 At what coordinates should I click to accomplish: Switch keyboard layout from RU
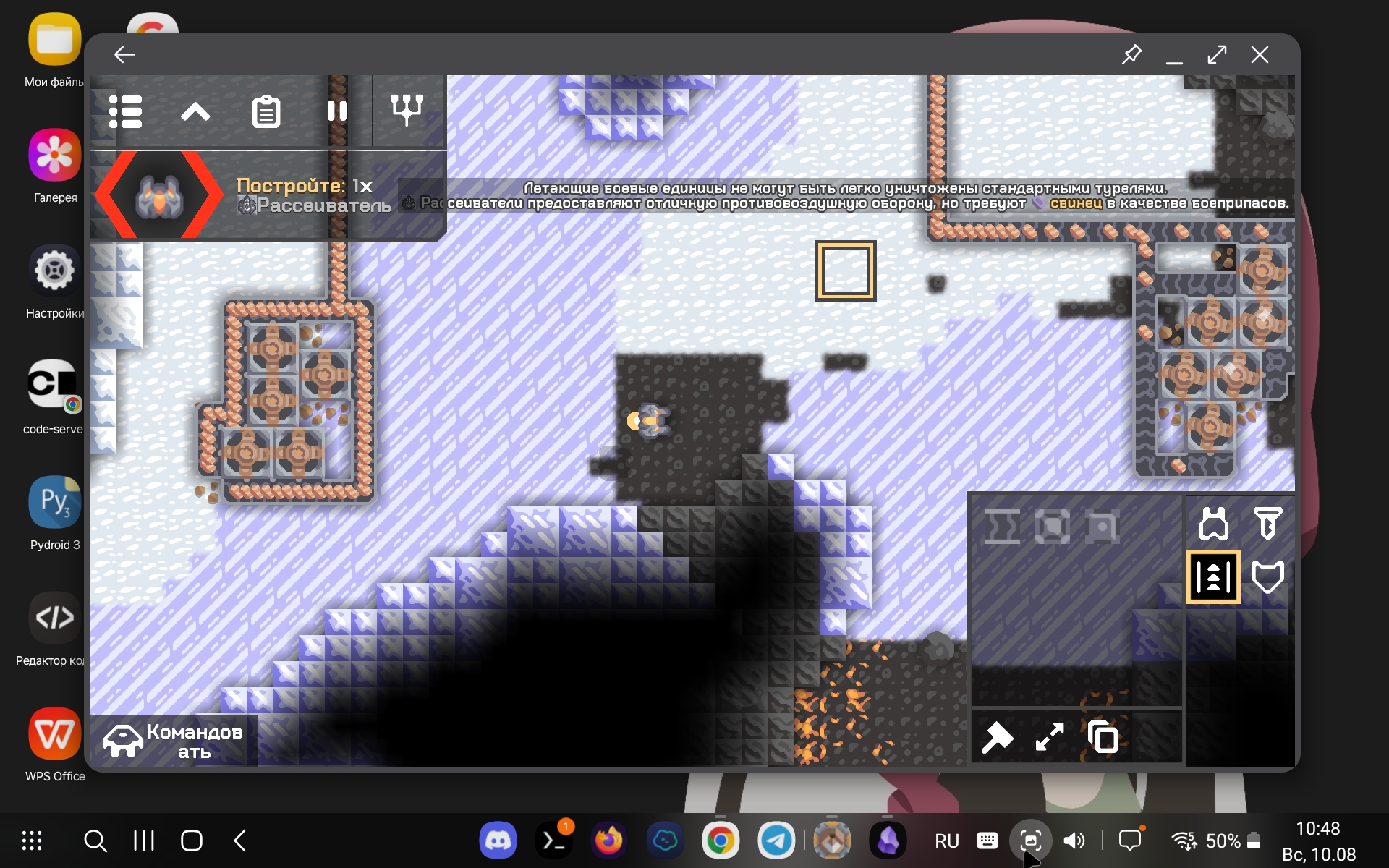(x=946, y=841)
